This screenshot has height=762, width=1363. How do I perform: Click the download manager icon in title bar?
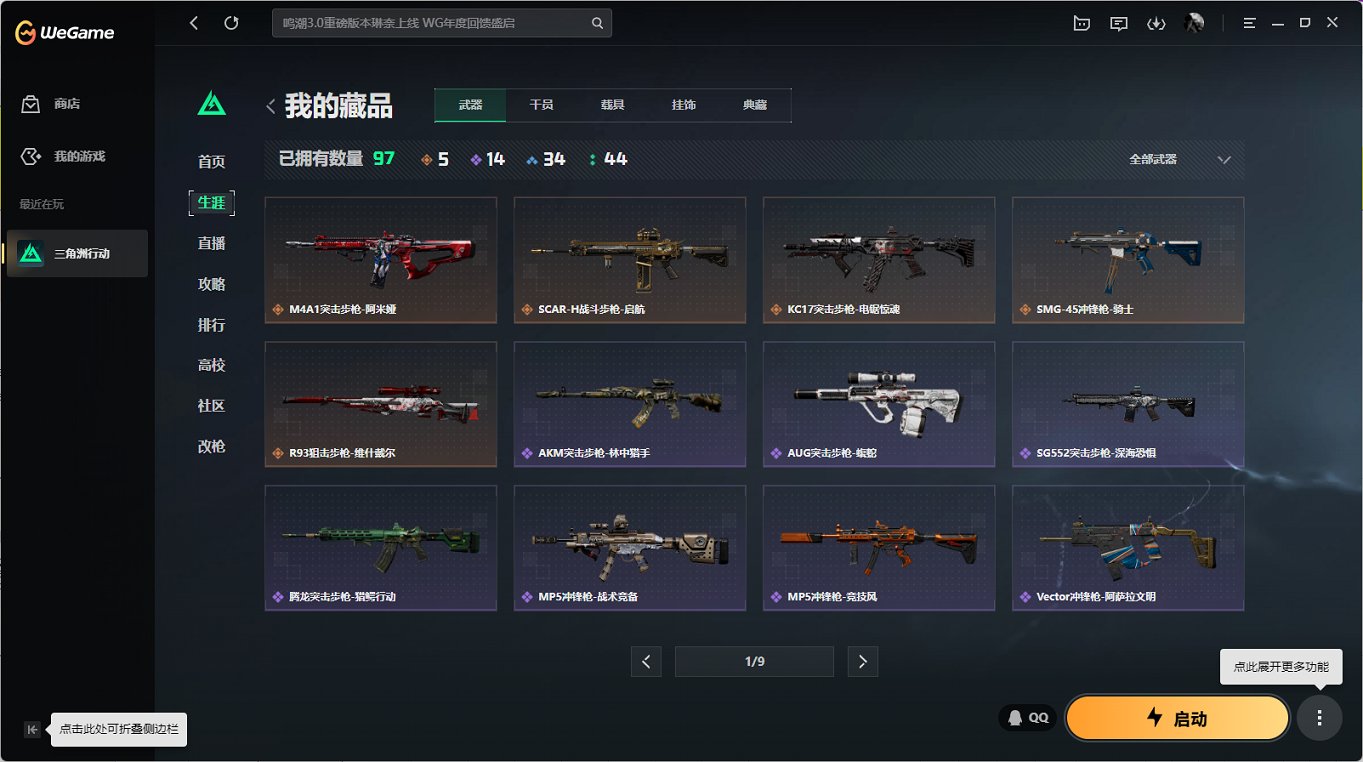pyautogui.click(x=1156, y=22)
